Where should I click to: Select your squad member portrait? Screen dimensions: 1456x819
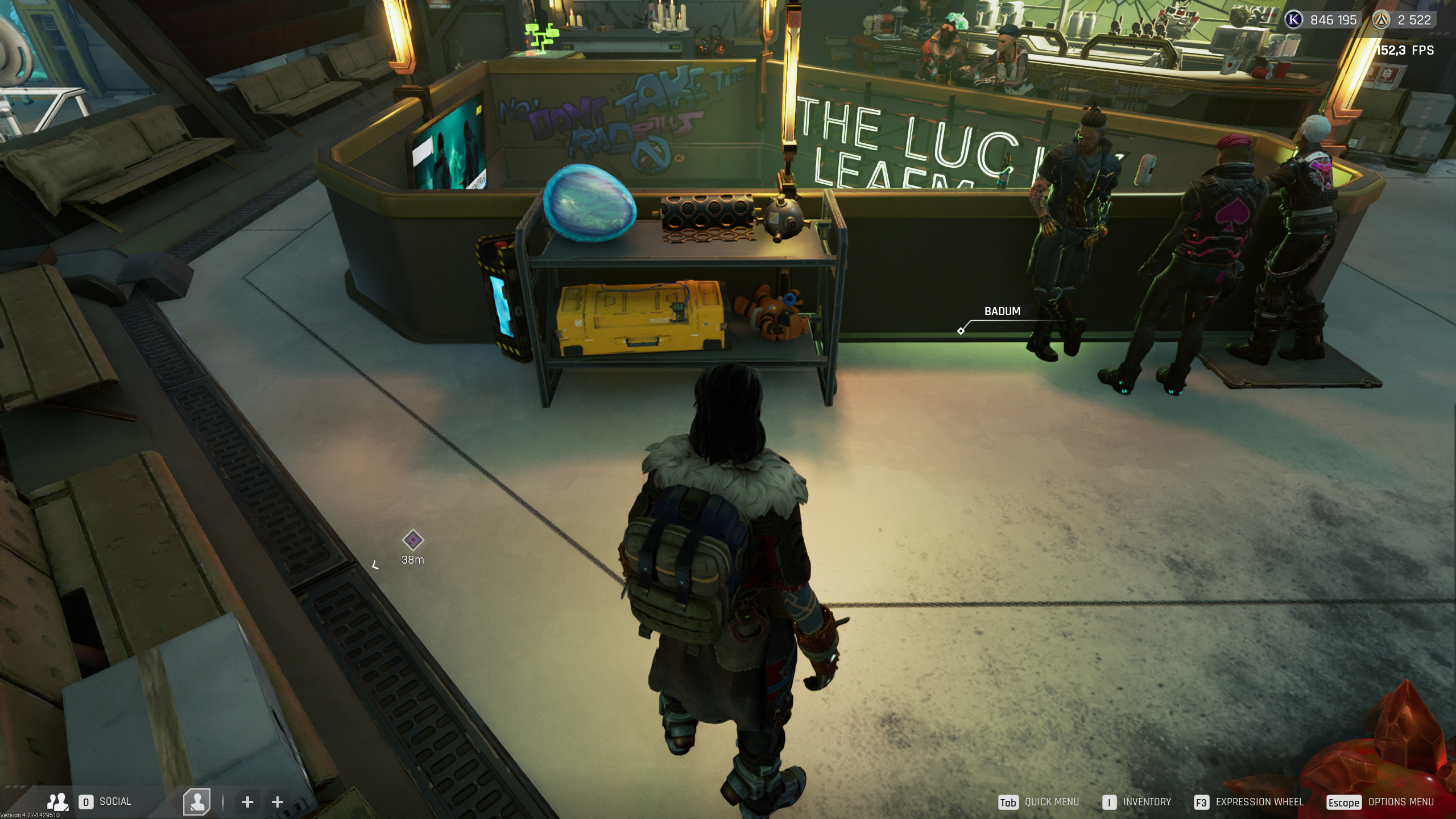click(x=197, y=802)
